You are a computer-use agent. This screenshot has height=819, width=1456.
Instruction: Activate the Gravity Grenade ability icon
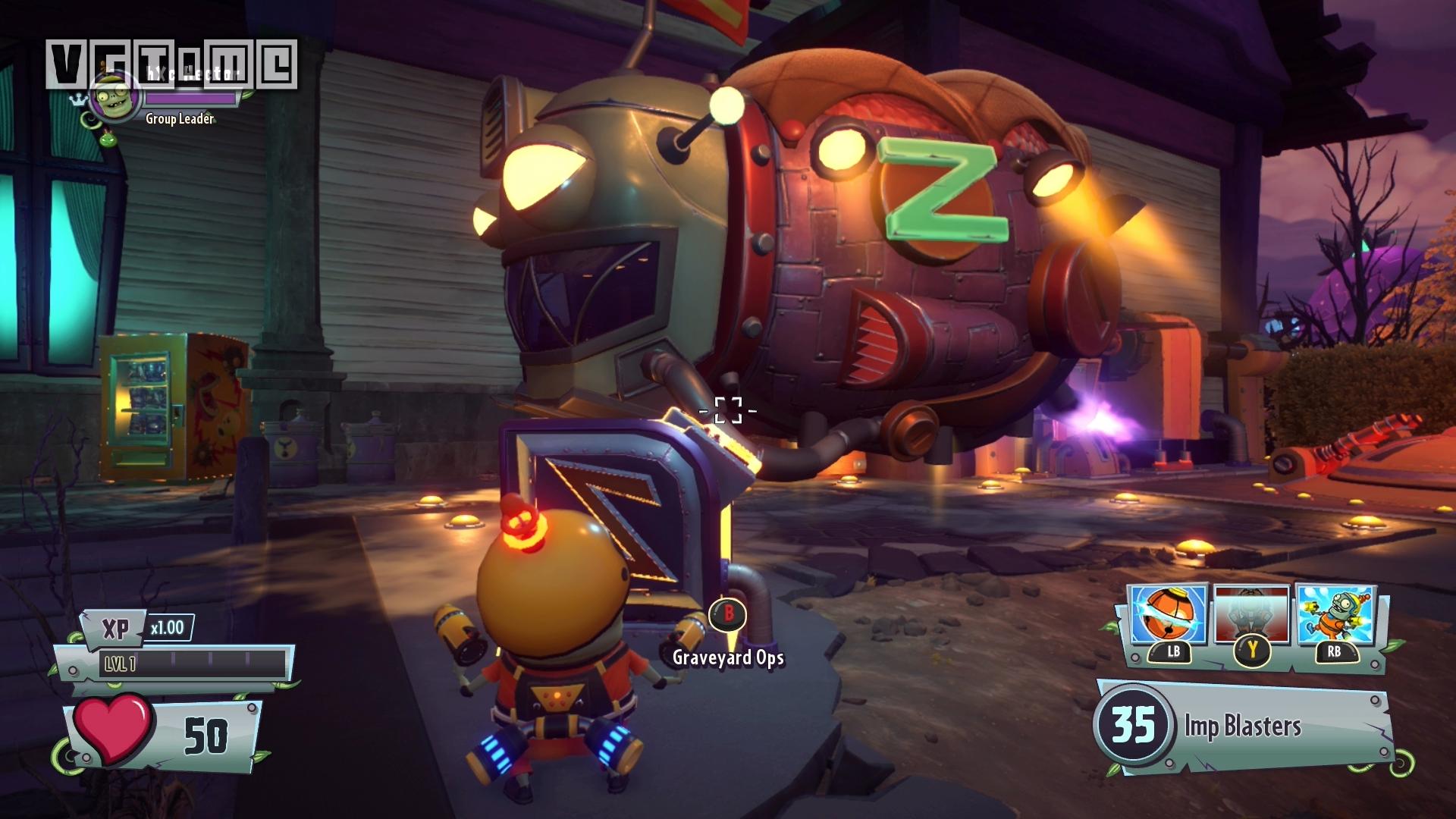pos(1168,614)
